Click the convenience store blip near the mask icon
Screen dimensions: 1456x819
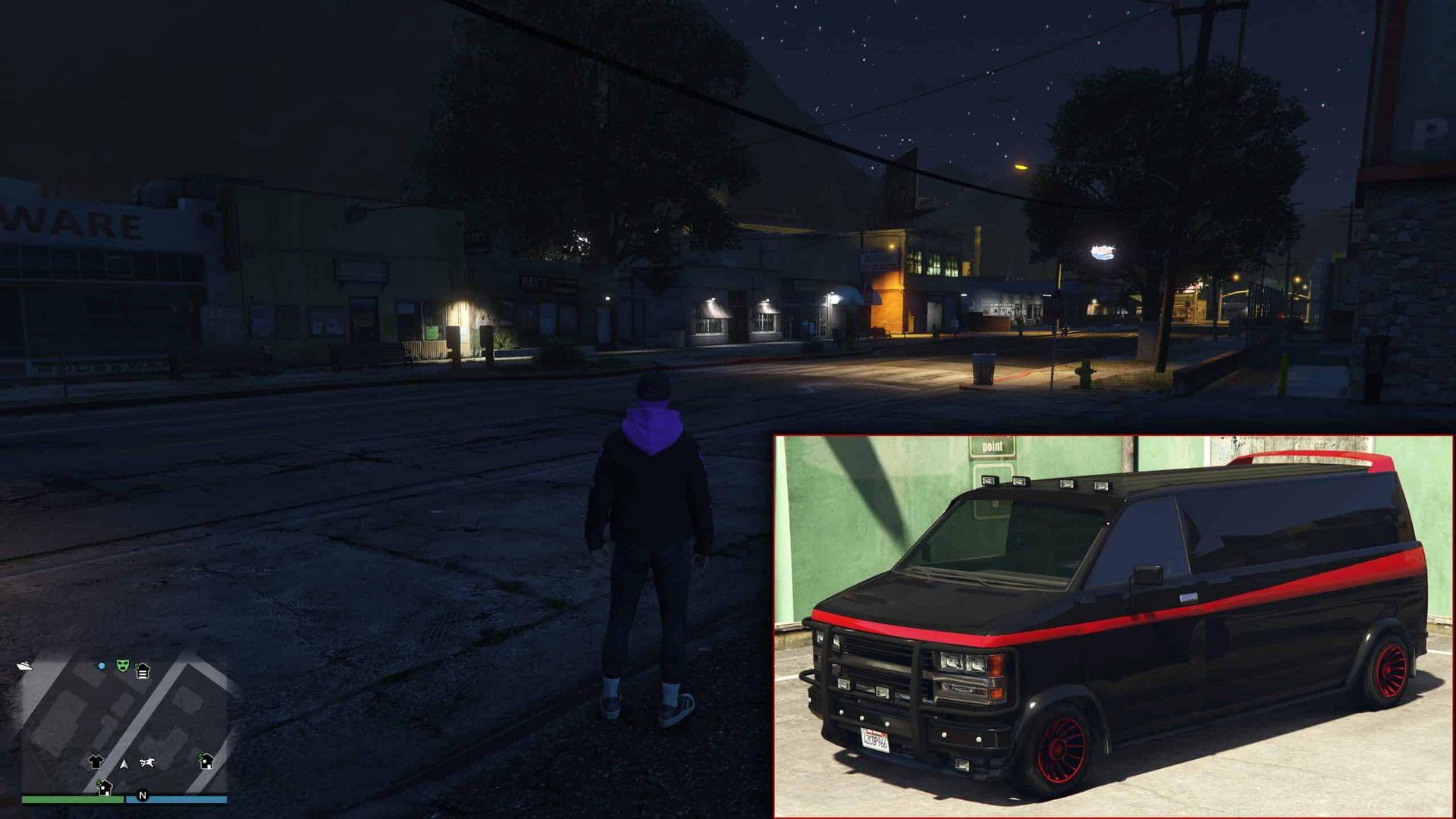pyautogui.click(x=143, y=670)
